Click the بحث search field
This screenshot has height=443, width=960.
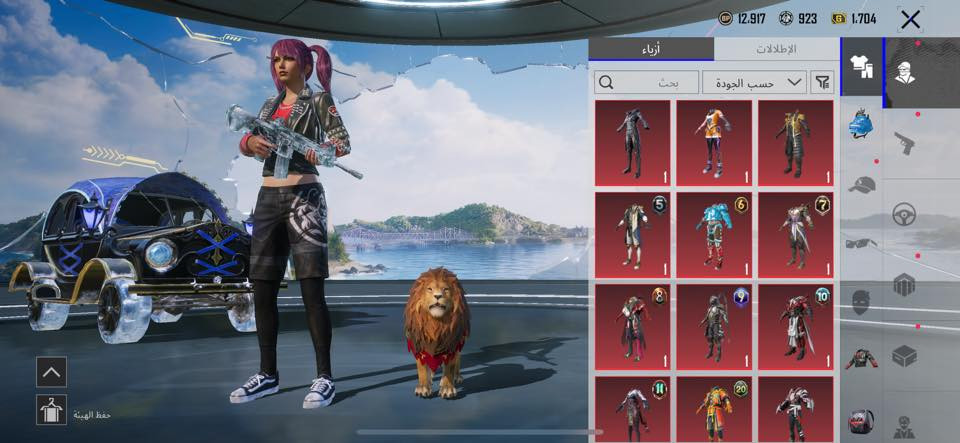[x=646, y=82]
